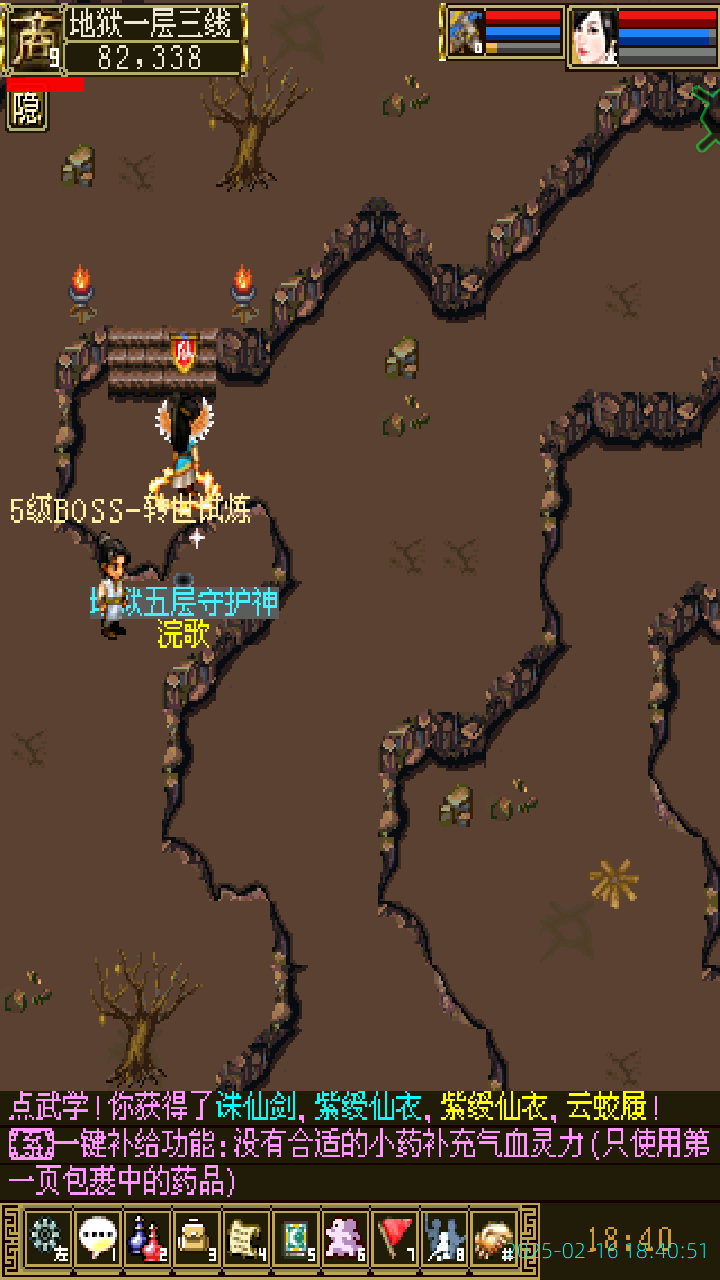This screenshot has width=720, height=1280.
Task: Click the green X icon at screen edge
Action: point(707,118)
